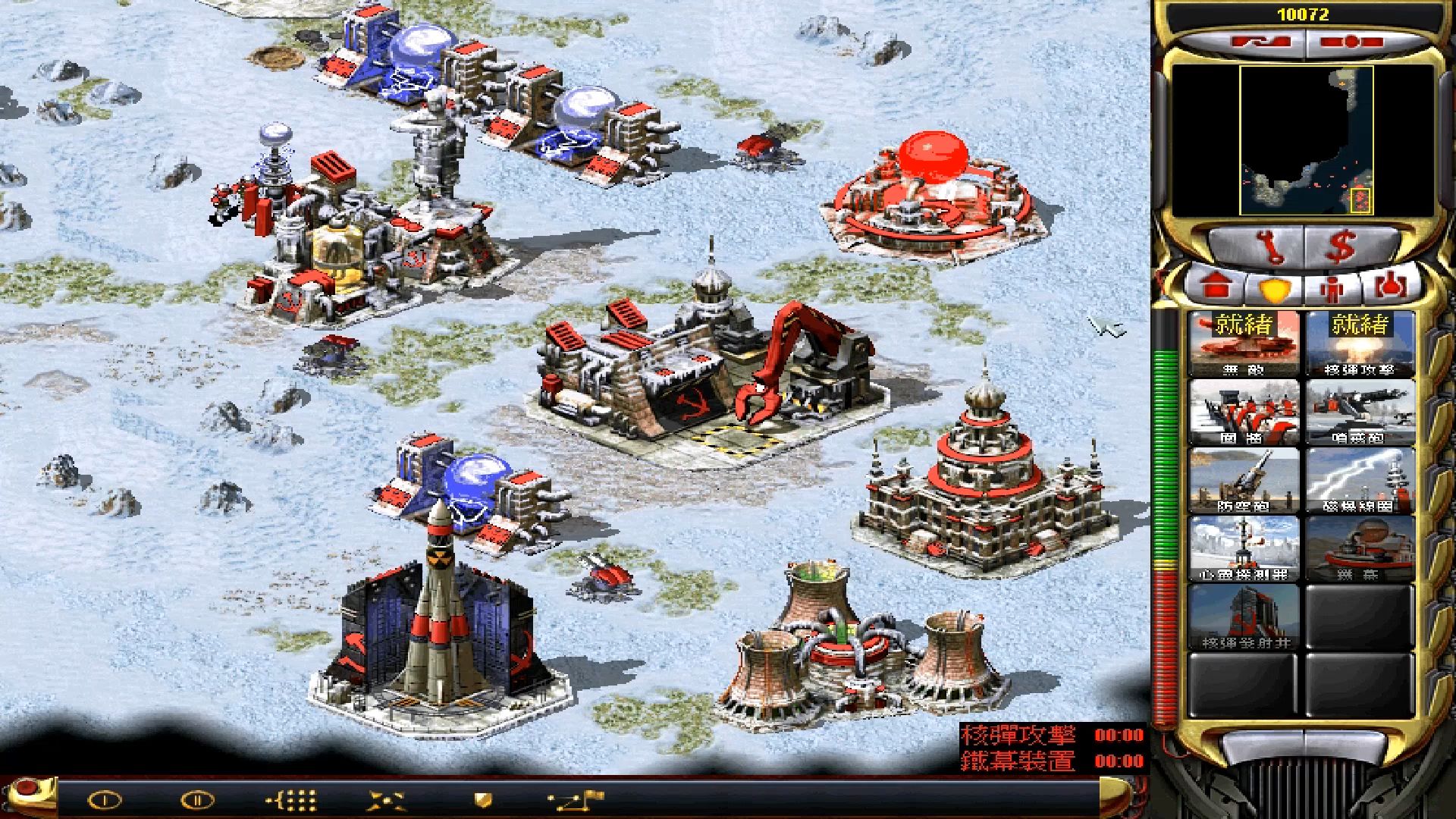Image resolution: width=1456 pixels, height=819 pixels.
Task: Select the wall (圍牆) build icon
Action: [1244, 413]
